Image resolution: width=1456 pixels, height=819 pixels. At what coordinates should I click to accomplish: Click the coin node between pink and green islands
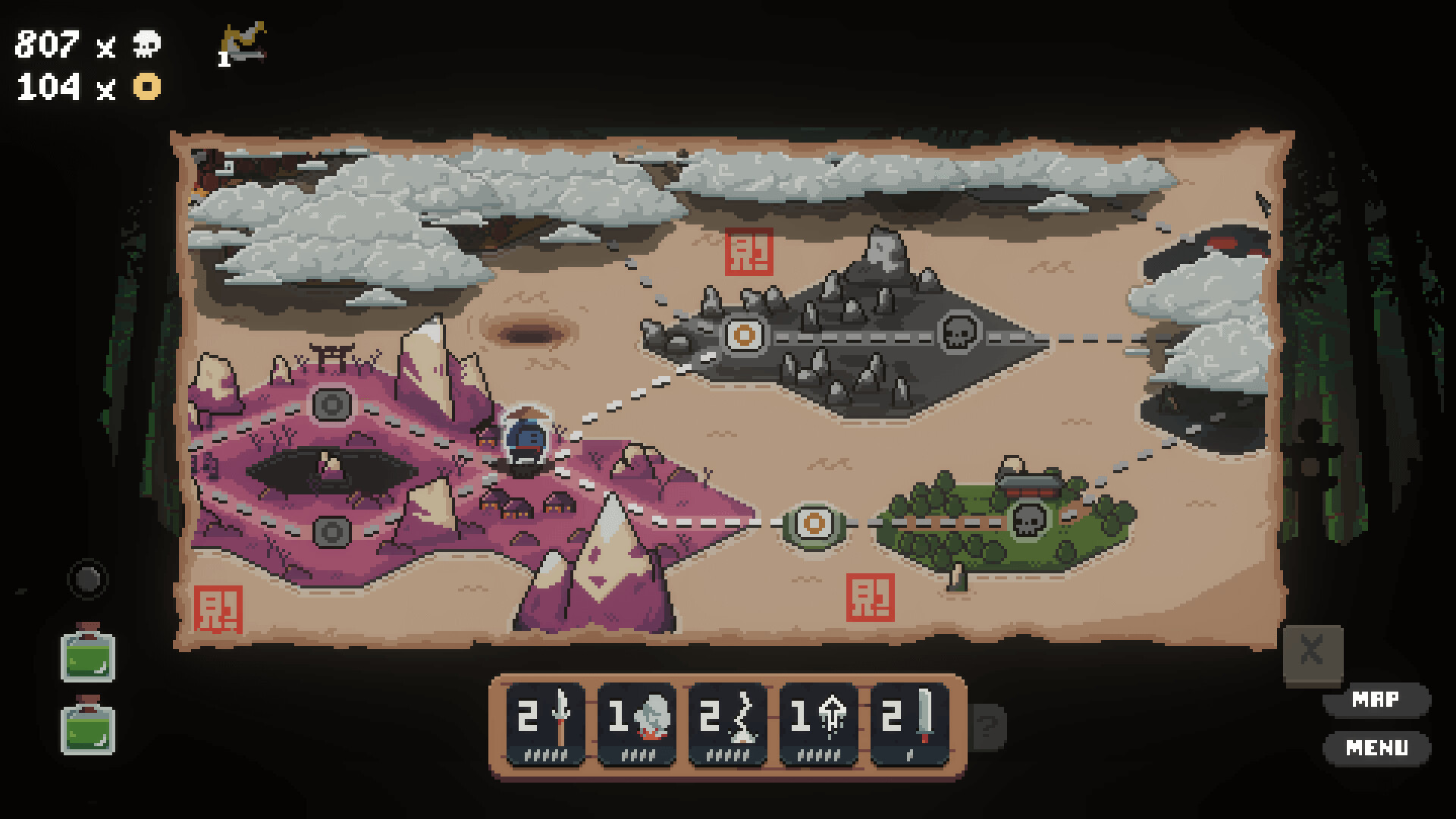[x=812, y=522]
